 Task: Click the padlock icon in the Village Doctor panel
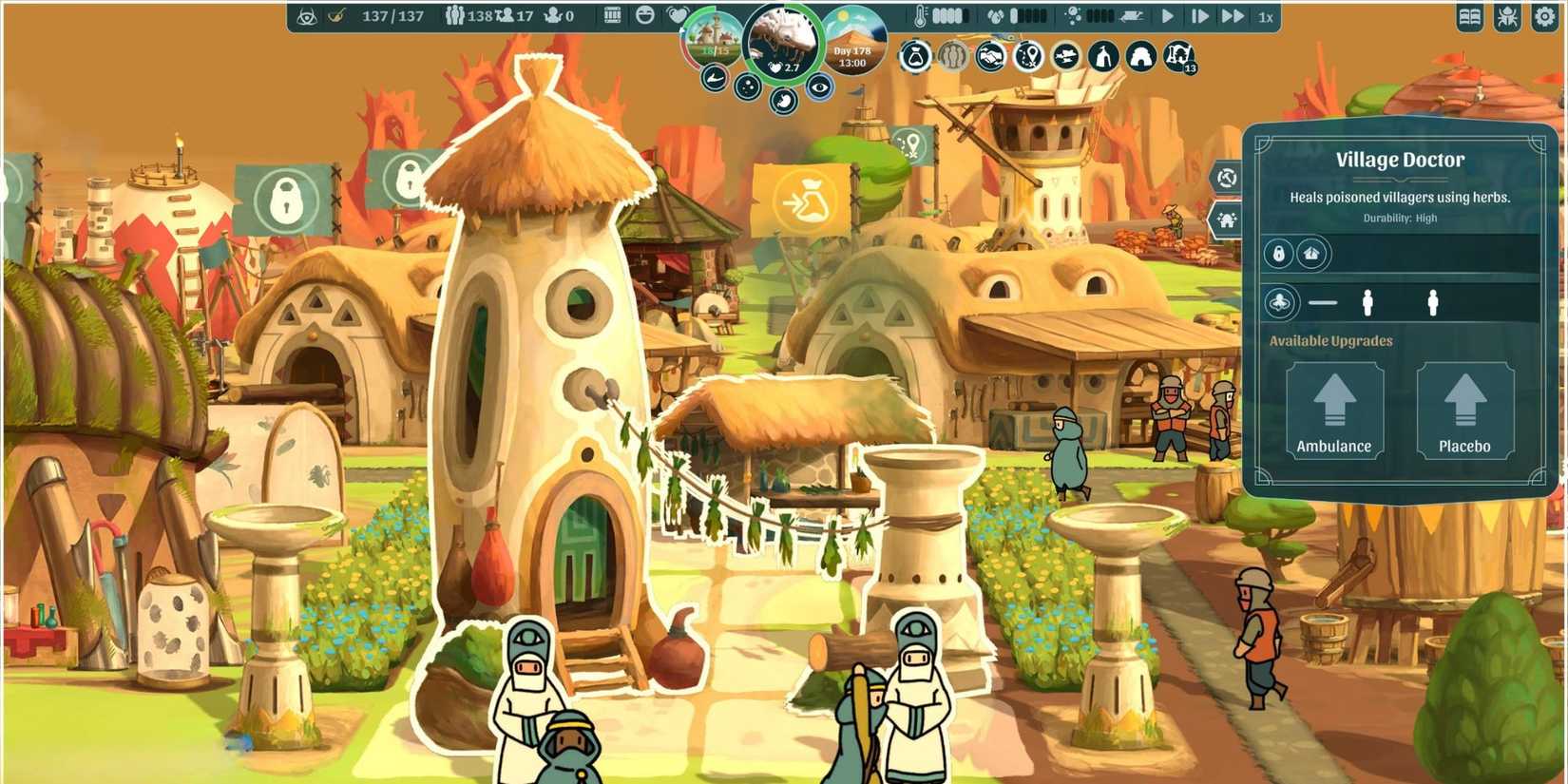tap(1278, 254)
